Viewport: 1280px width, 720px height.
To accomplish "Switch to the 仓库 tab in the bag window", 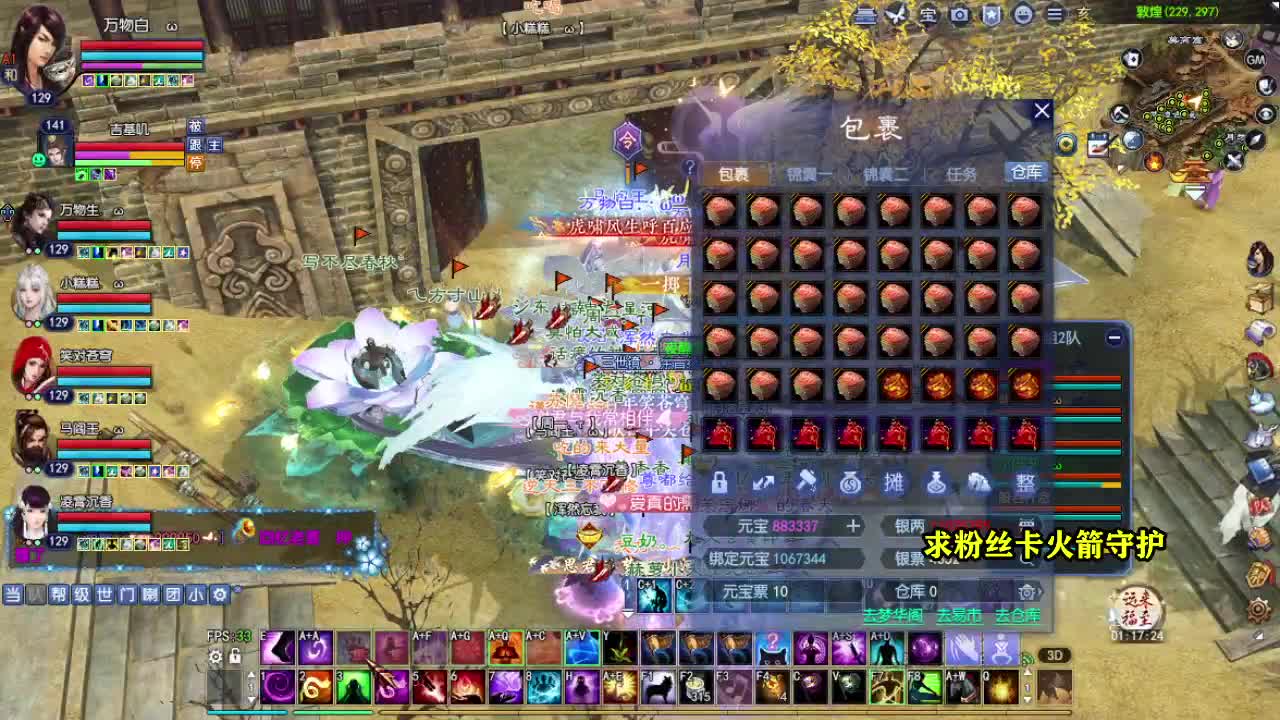I will pyautogui.click(x=1027, y=172).
